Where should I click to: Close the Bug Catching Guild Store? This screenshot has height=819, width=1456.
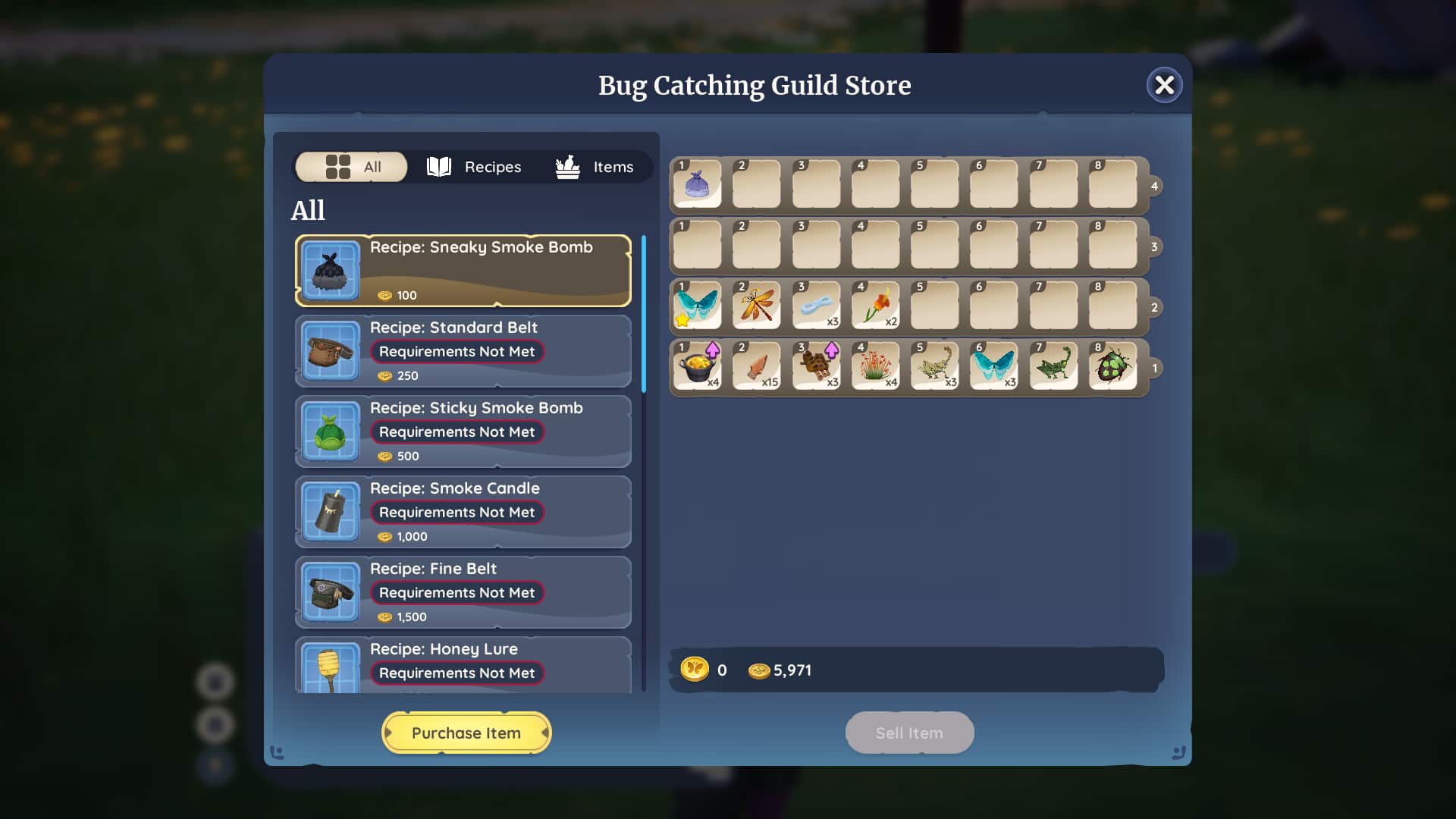pos(1164,85)
